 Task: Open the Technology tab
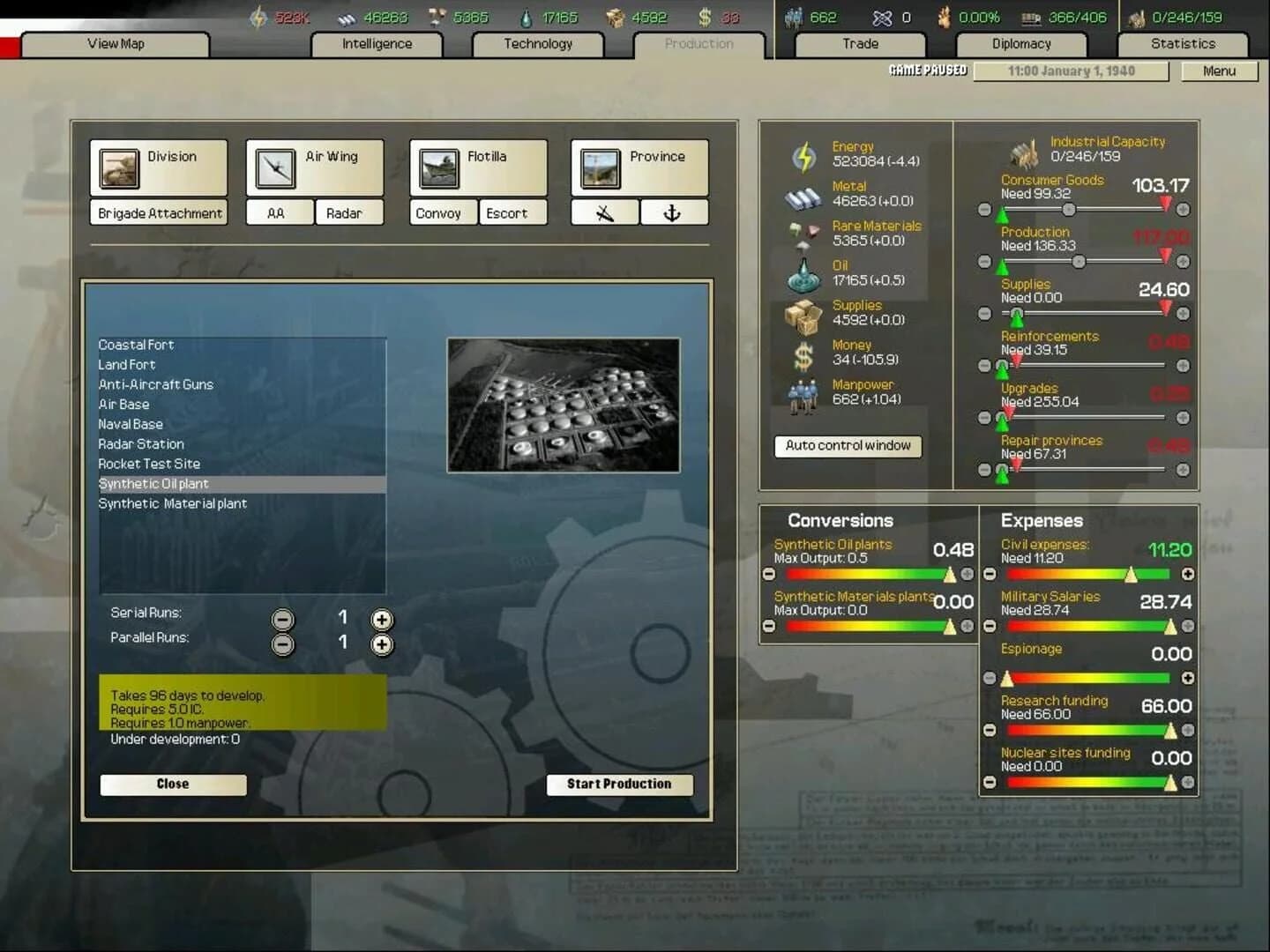click(x=538, y=43)
